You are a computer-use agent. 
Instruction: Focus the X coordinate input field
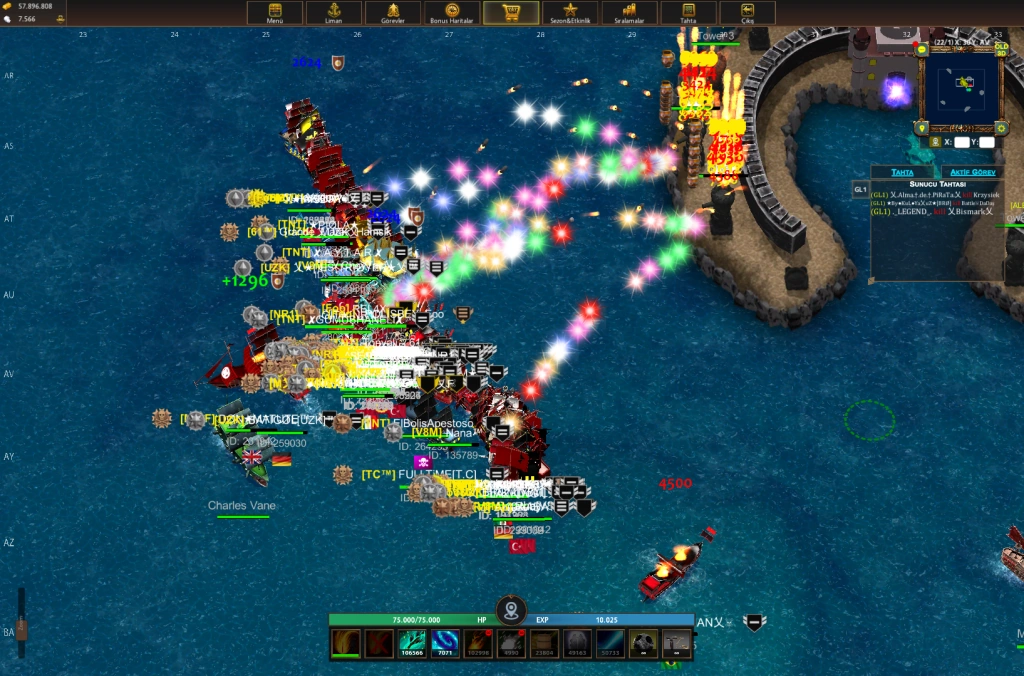click(961, 142)
